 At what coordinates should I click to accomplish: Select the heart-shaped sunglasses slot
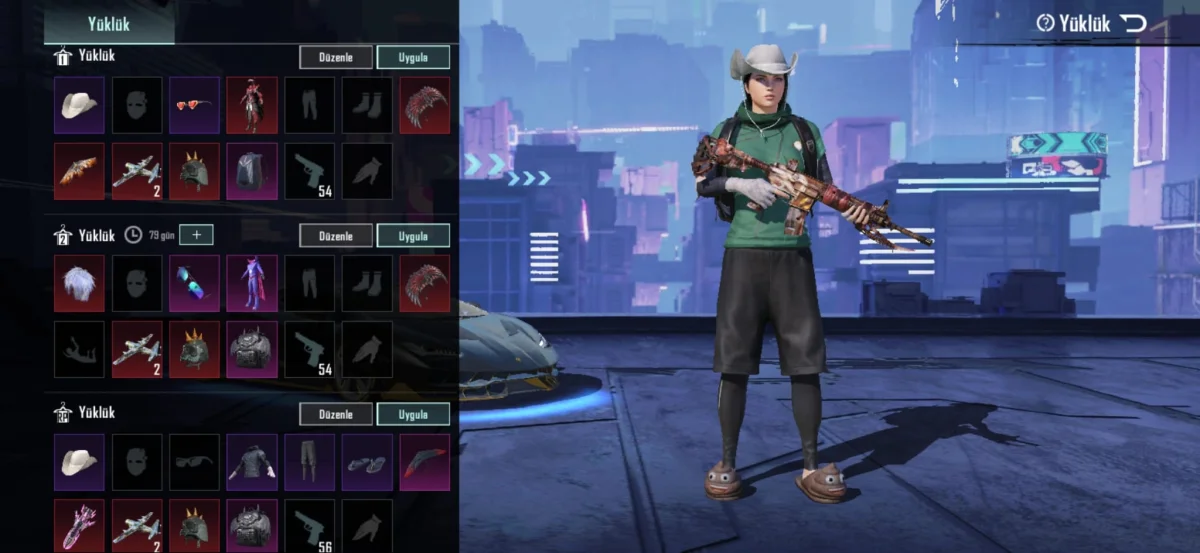coord(194,105)
